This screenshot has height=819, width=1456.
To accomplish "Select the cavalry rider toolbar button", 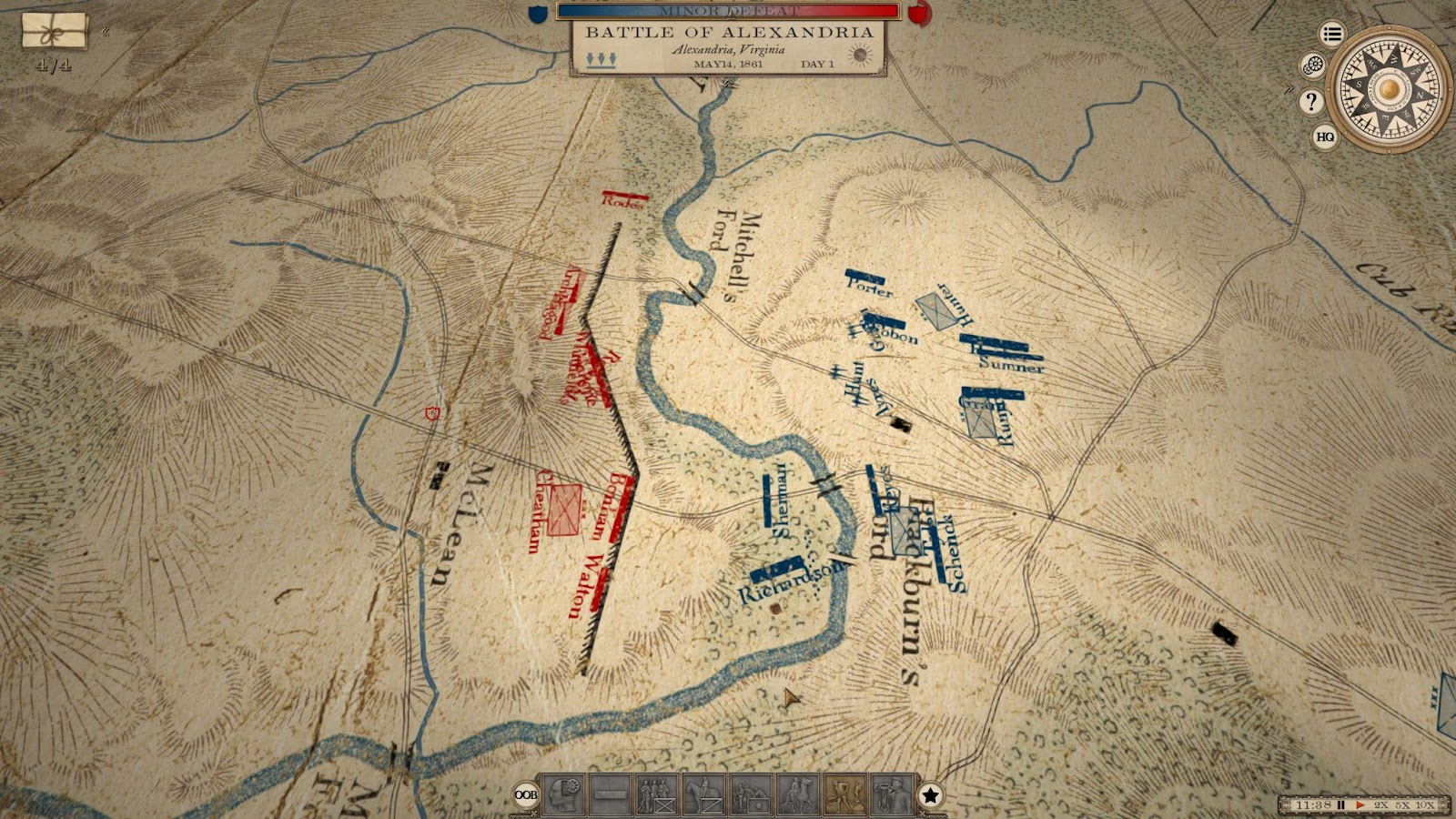I will click(x=704, y=795).
